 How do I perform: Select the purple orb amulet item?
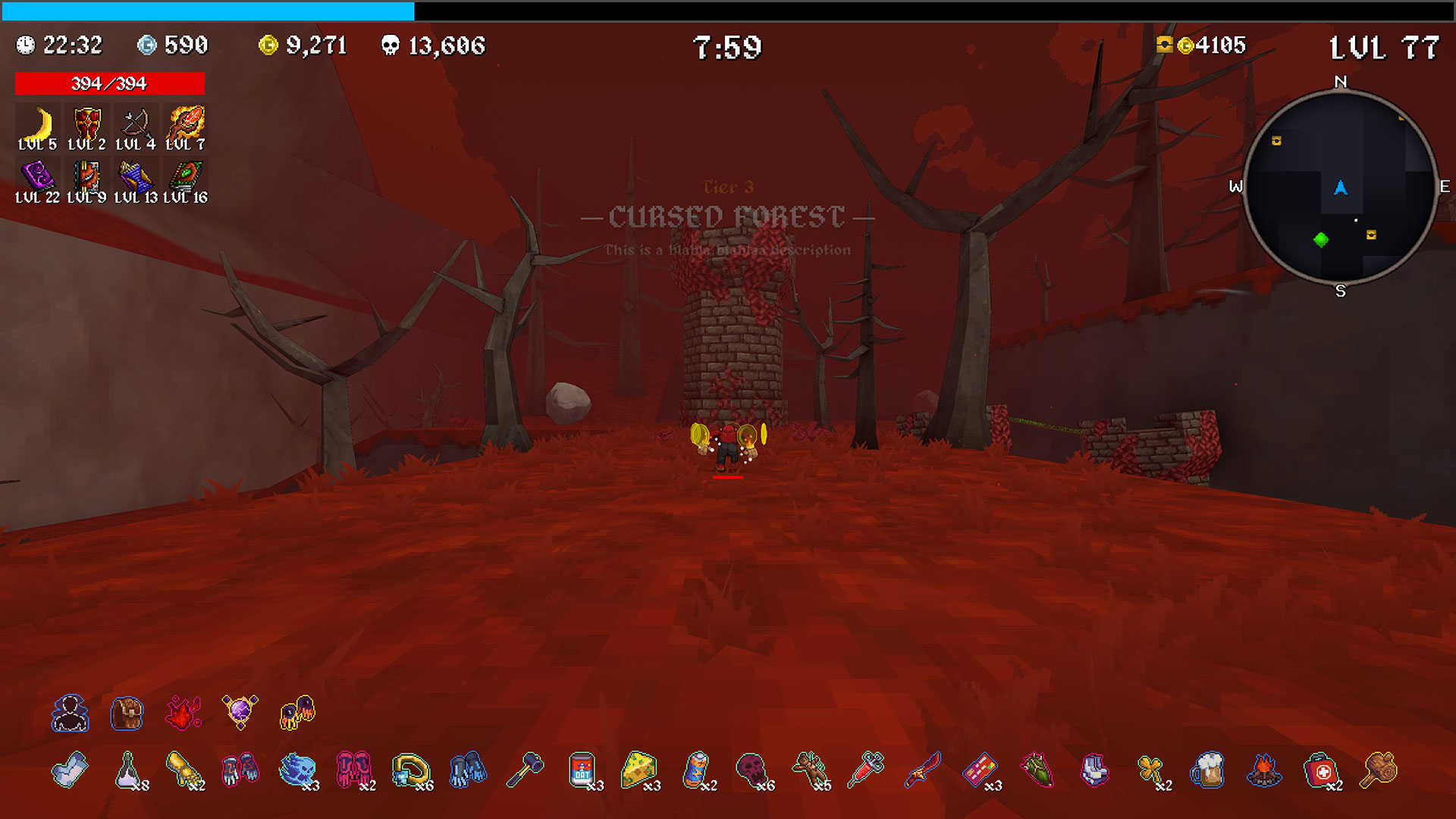coord(240,713)
